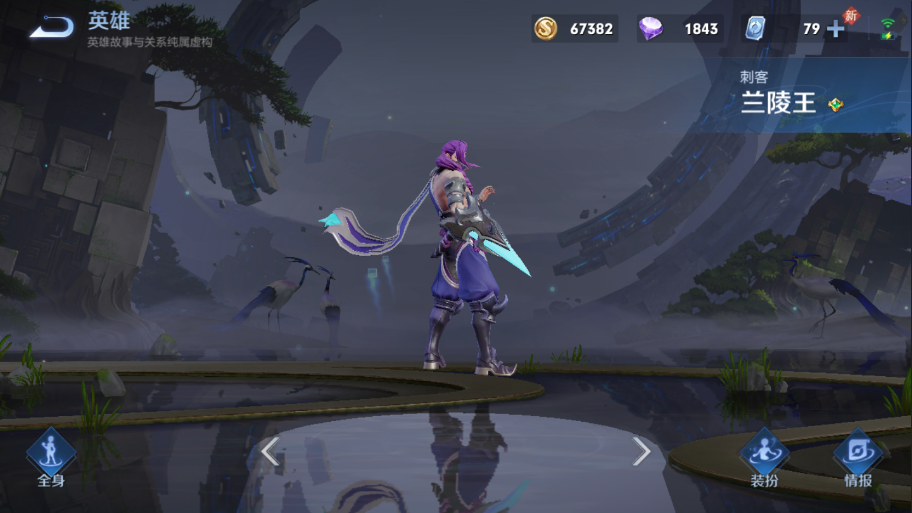Show the next hero with right arrow

(641, 452)
